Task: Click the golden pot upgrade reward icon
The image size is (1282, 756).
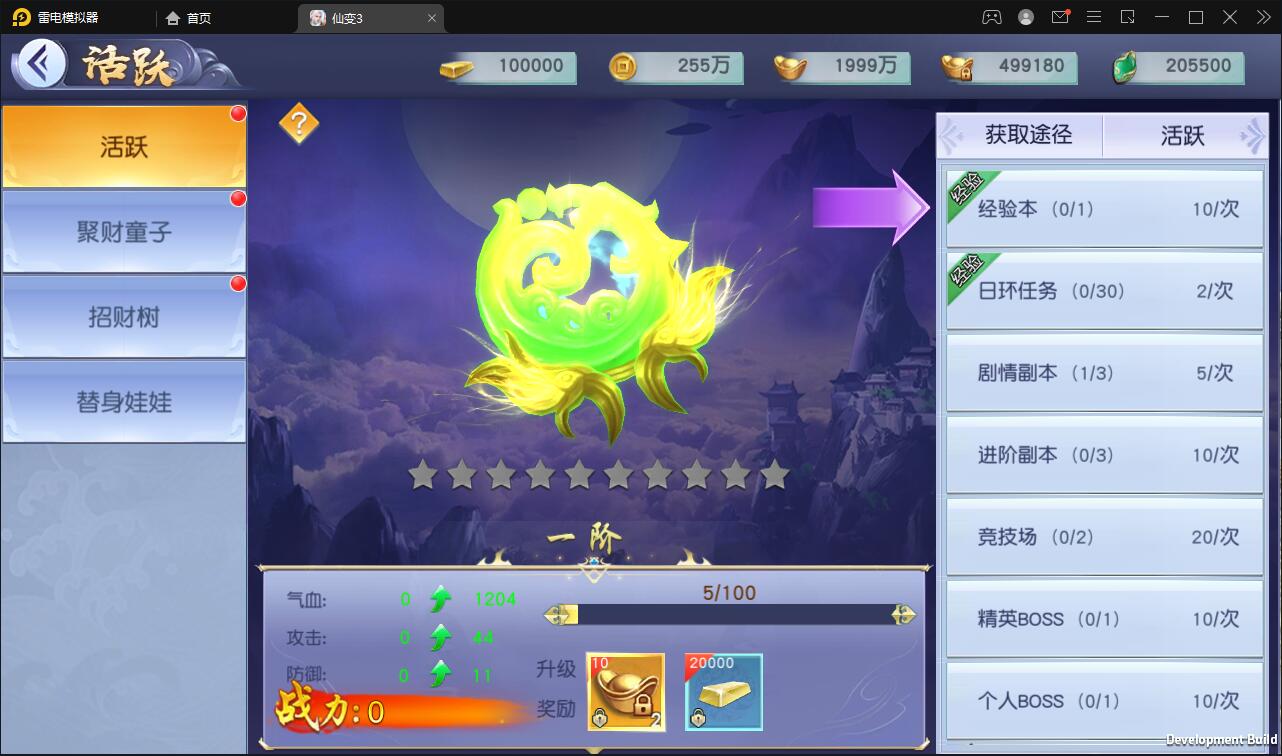Action: [626, 691]
